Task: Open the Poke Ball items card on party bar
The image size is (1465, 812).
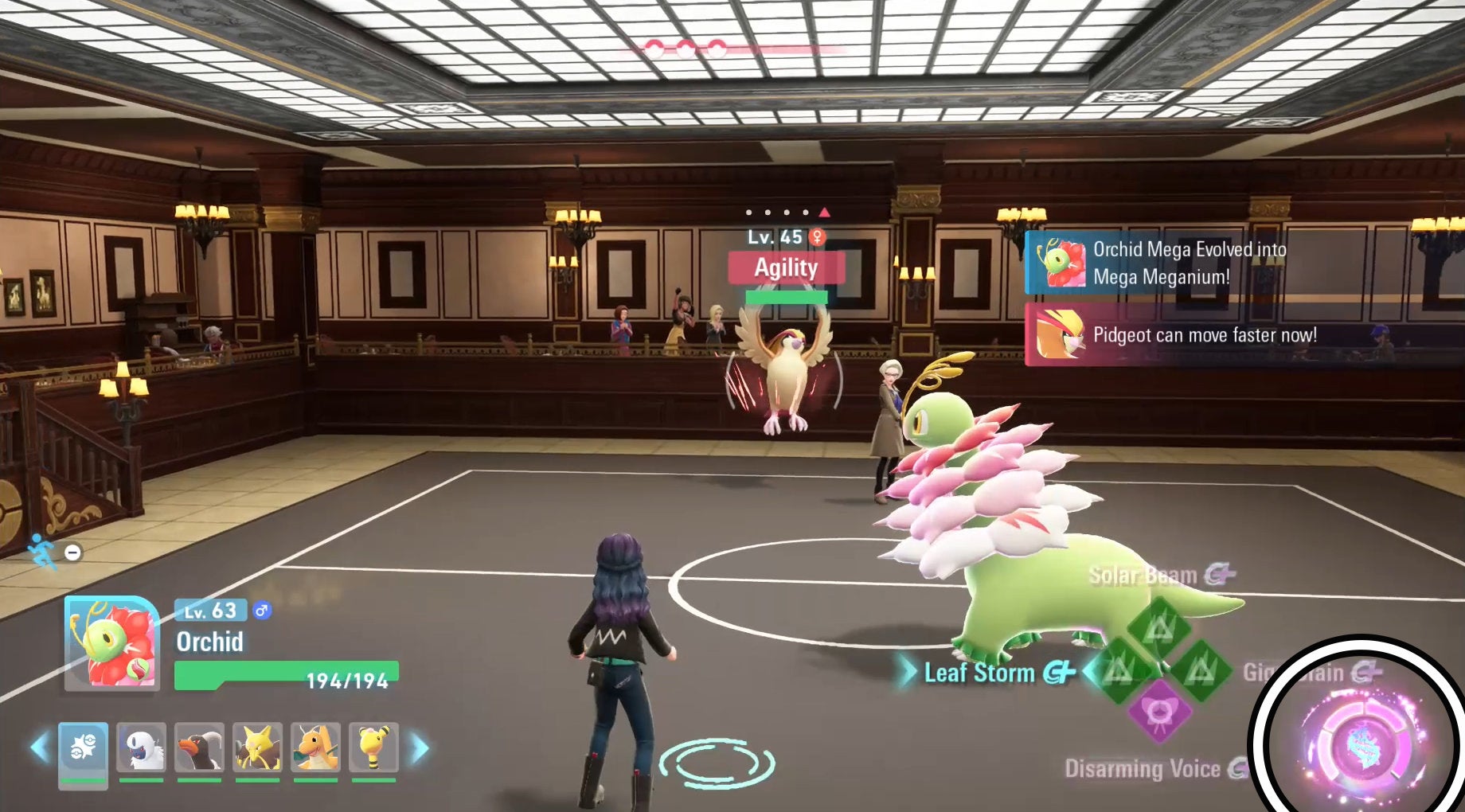Action: coord(82,753)
